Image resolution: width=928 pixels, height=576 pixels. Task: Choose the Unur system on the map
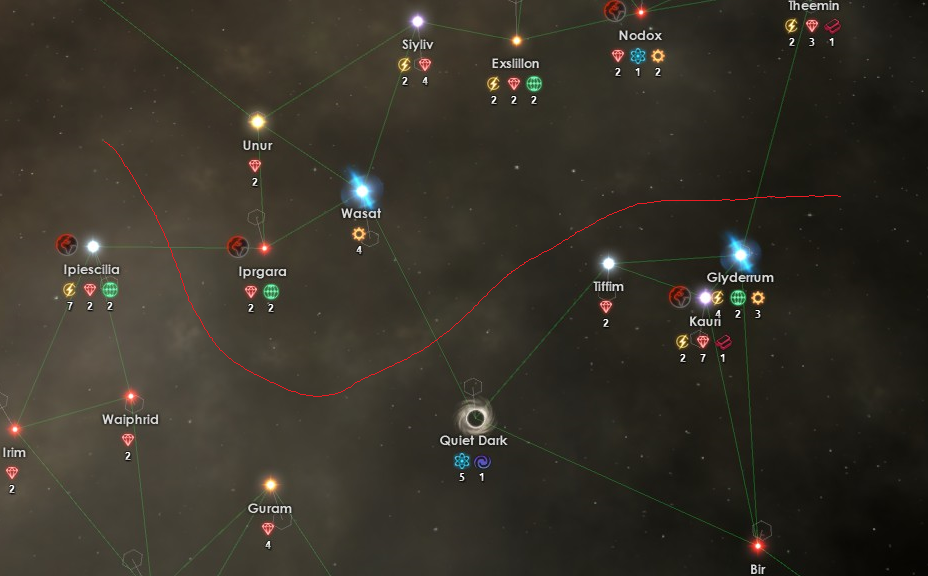[x=257, y=122]
